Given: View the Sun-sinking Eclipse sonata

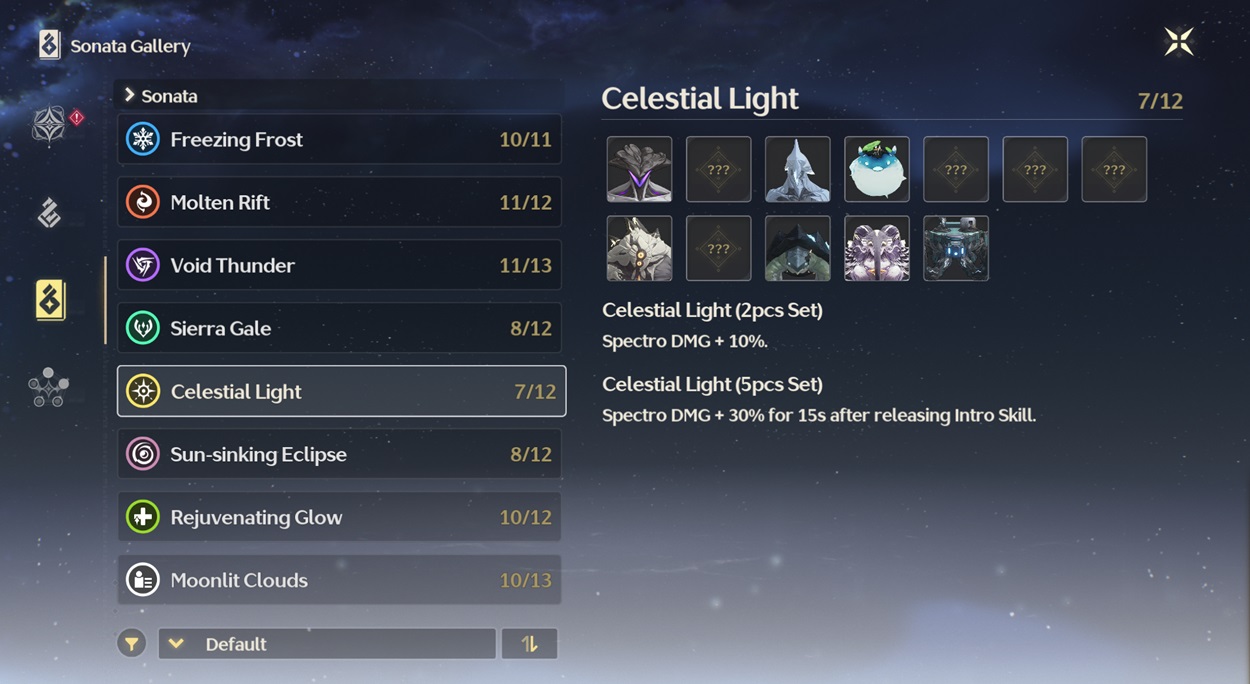Looking at the screenshot, I should pos(339,454).
